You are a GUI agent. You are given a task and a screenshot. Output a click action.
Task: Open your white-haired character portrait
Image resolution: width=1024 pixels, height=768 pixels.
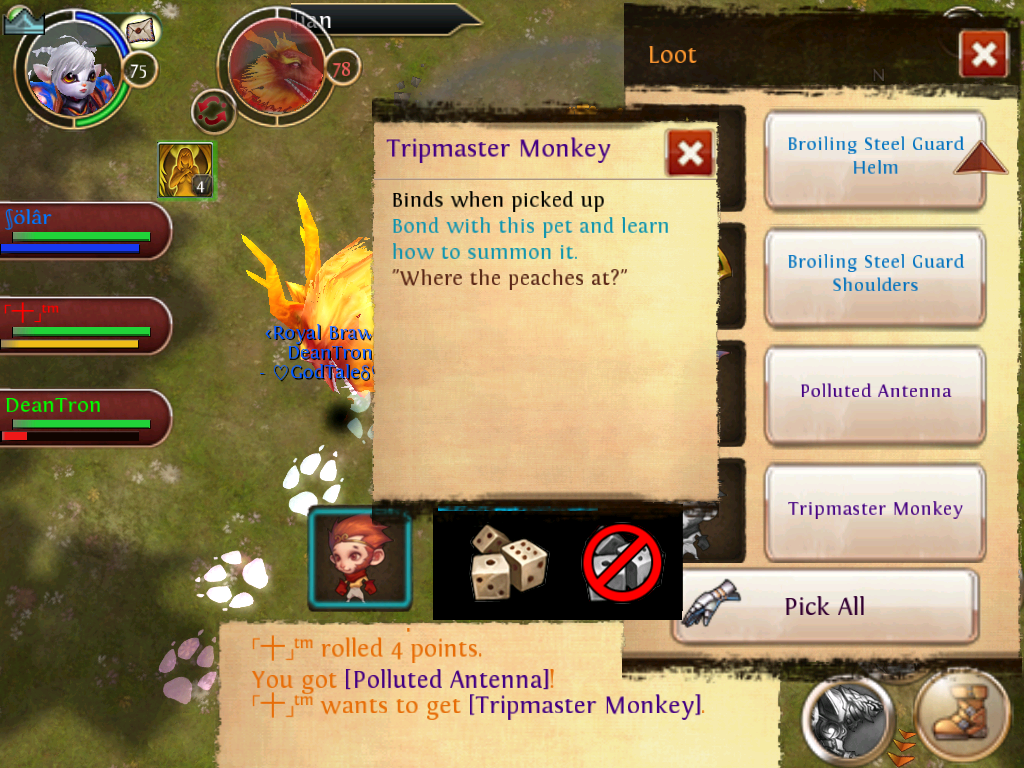point(70,68)
